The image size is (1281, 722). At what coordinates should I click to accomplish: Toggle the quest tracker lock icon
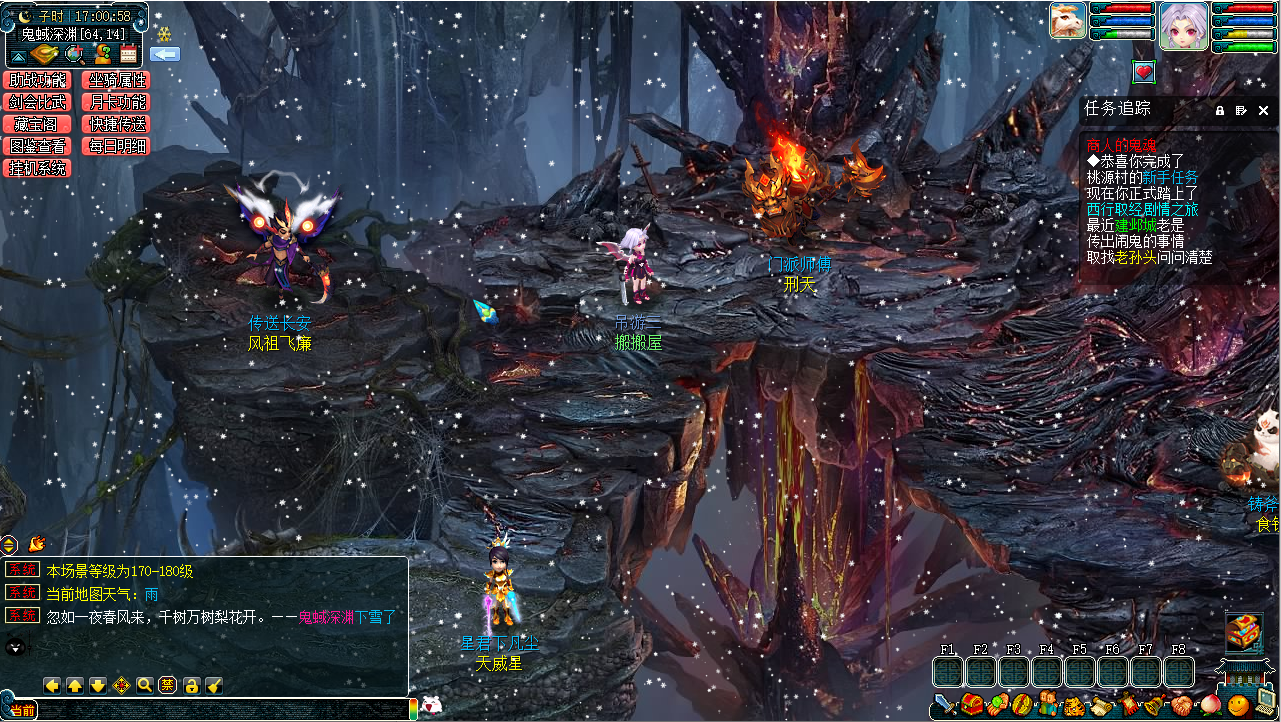point(1220,110)
